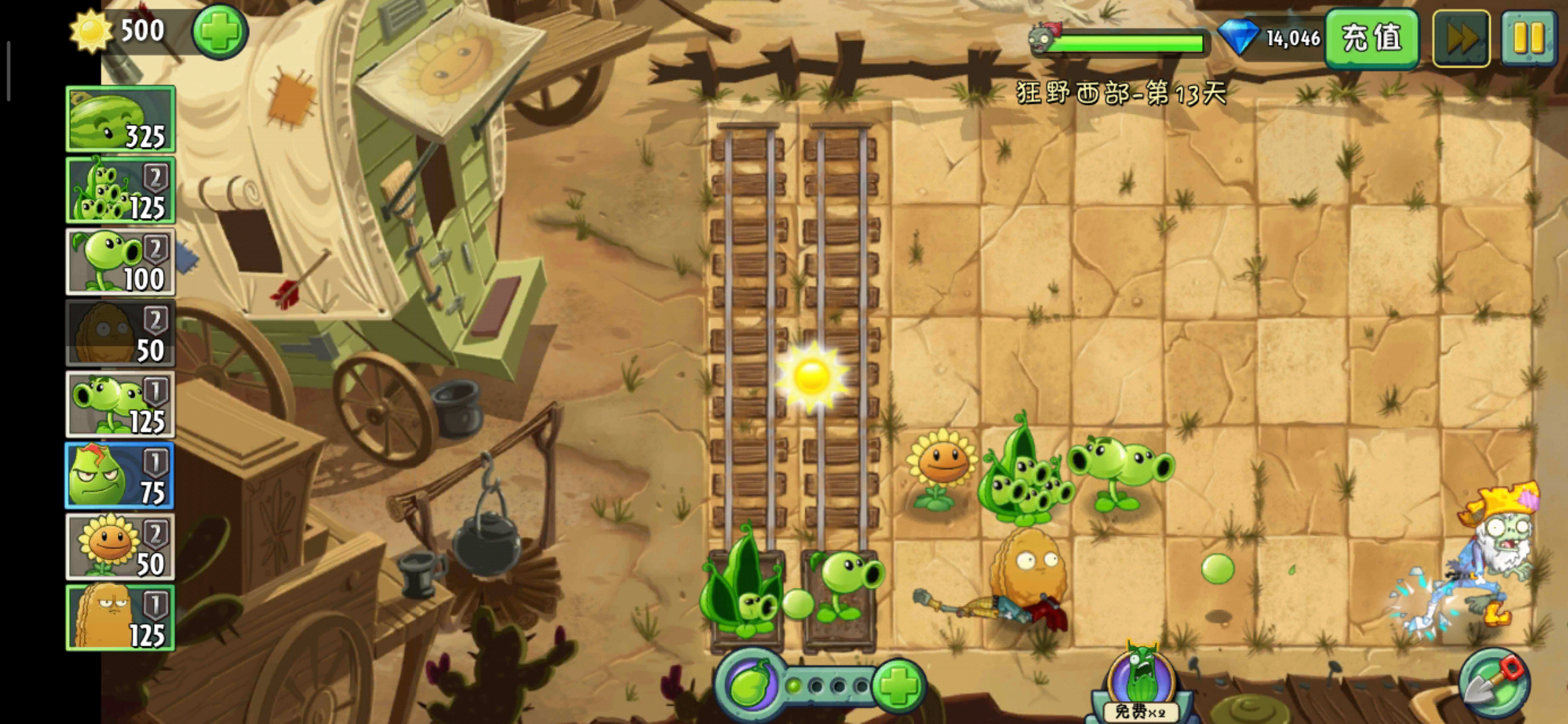Pick up the shovel tool
Image resolution: width=1568 pixels, height=724 pixels.
[x=1494, y=684]
